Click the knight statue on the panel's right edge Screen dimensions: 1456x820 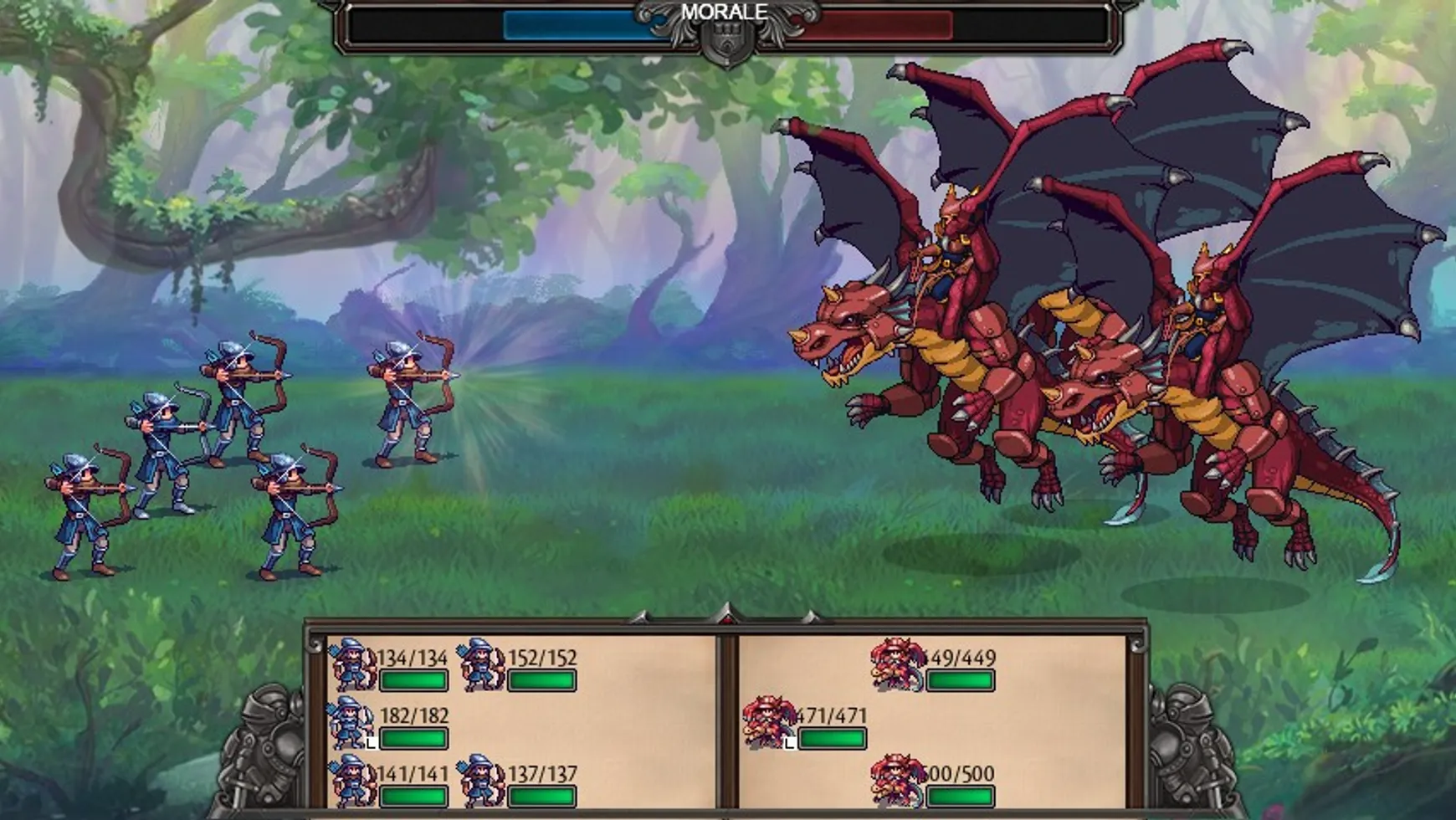pos(1188,745)
